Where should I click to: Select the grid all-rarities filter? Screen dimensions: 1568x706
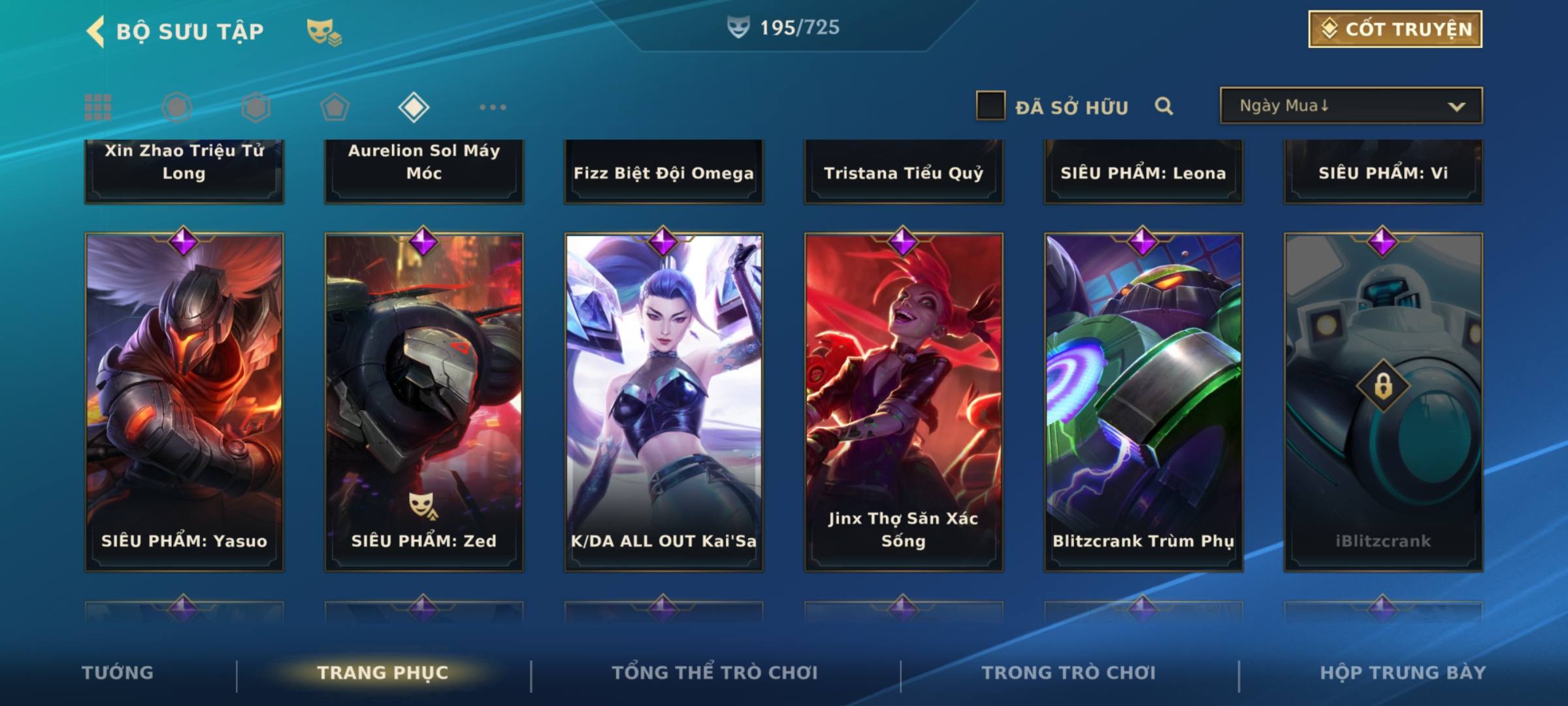click(x=98, y=107)
